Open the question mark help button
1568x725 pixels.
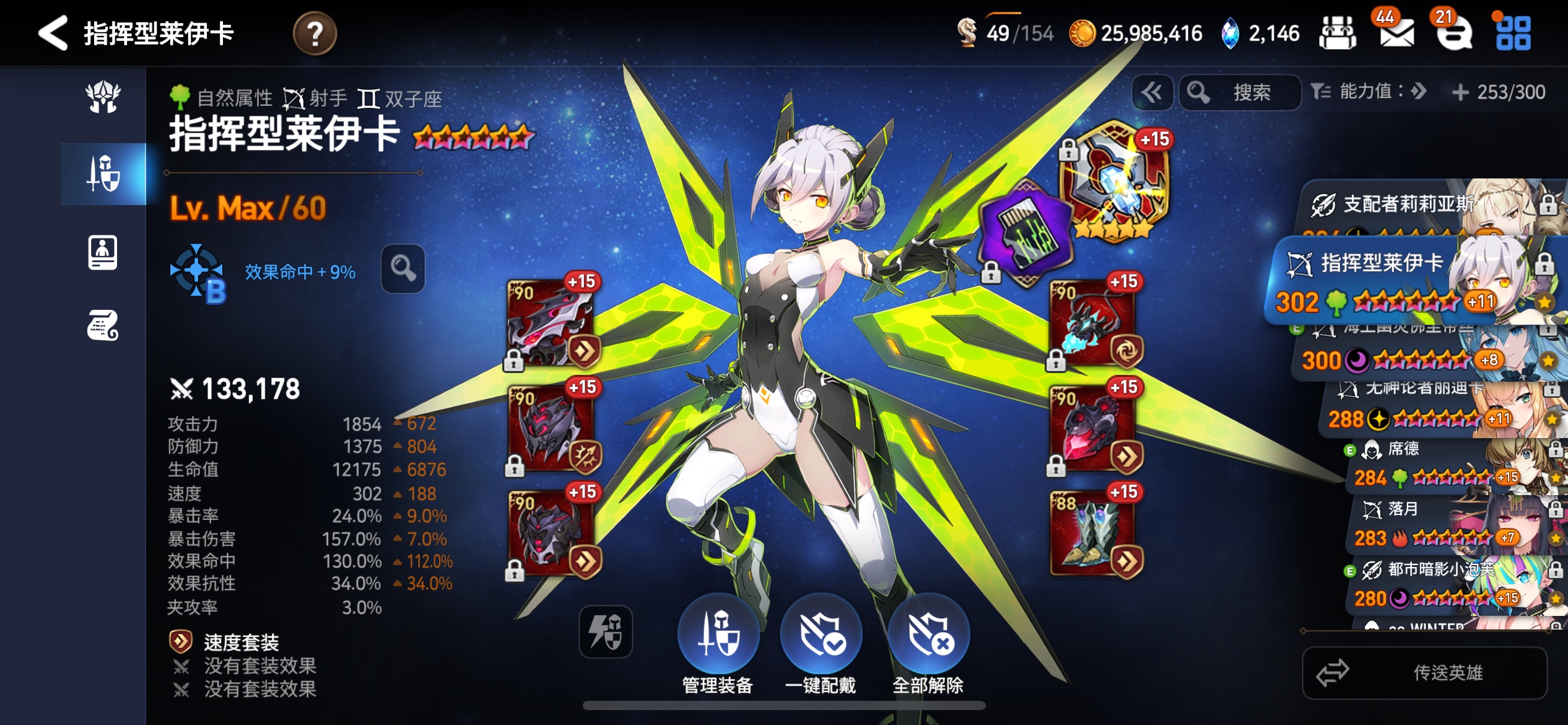[315, 33]
